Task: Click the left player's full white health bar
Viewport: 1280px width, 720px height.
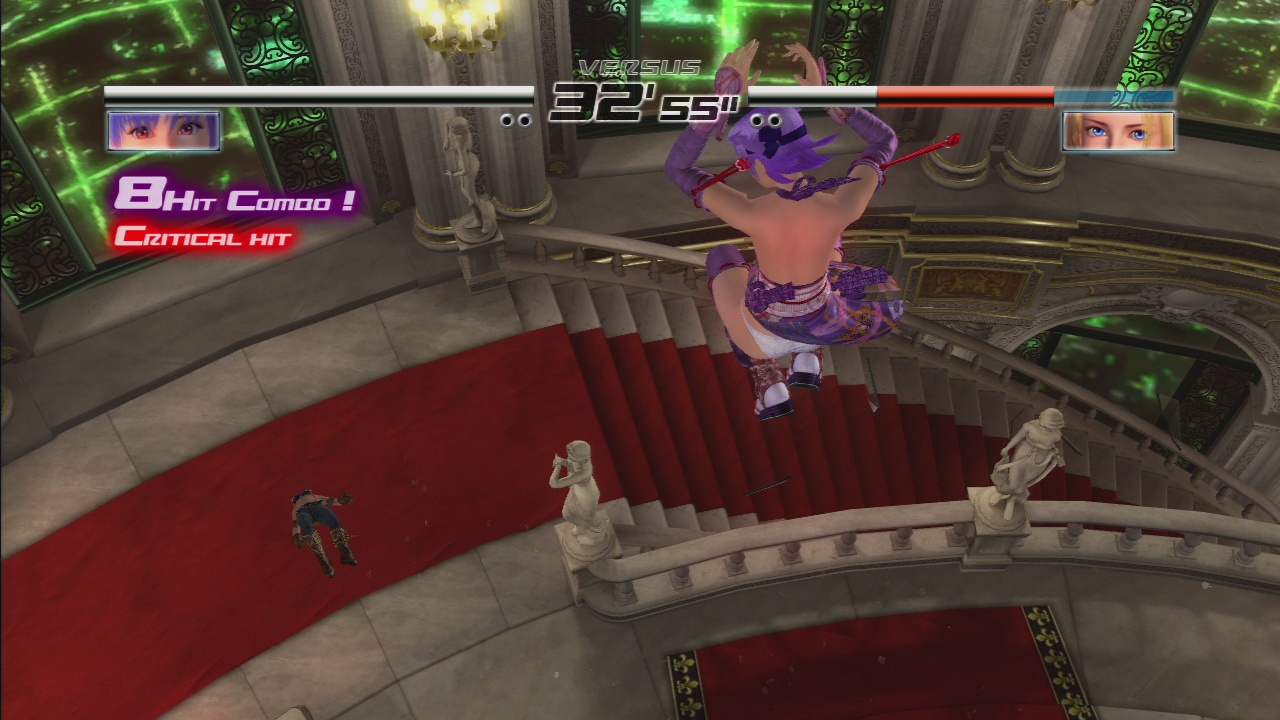Action: click(x=300, y=93)
